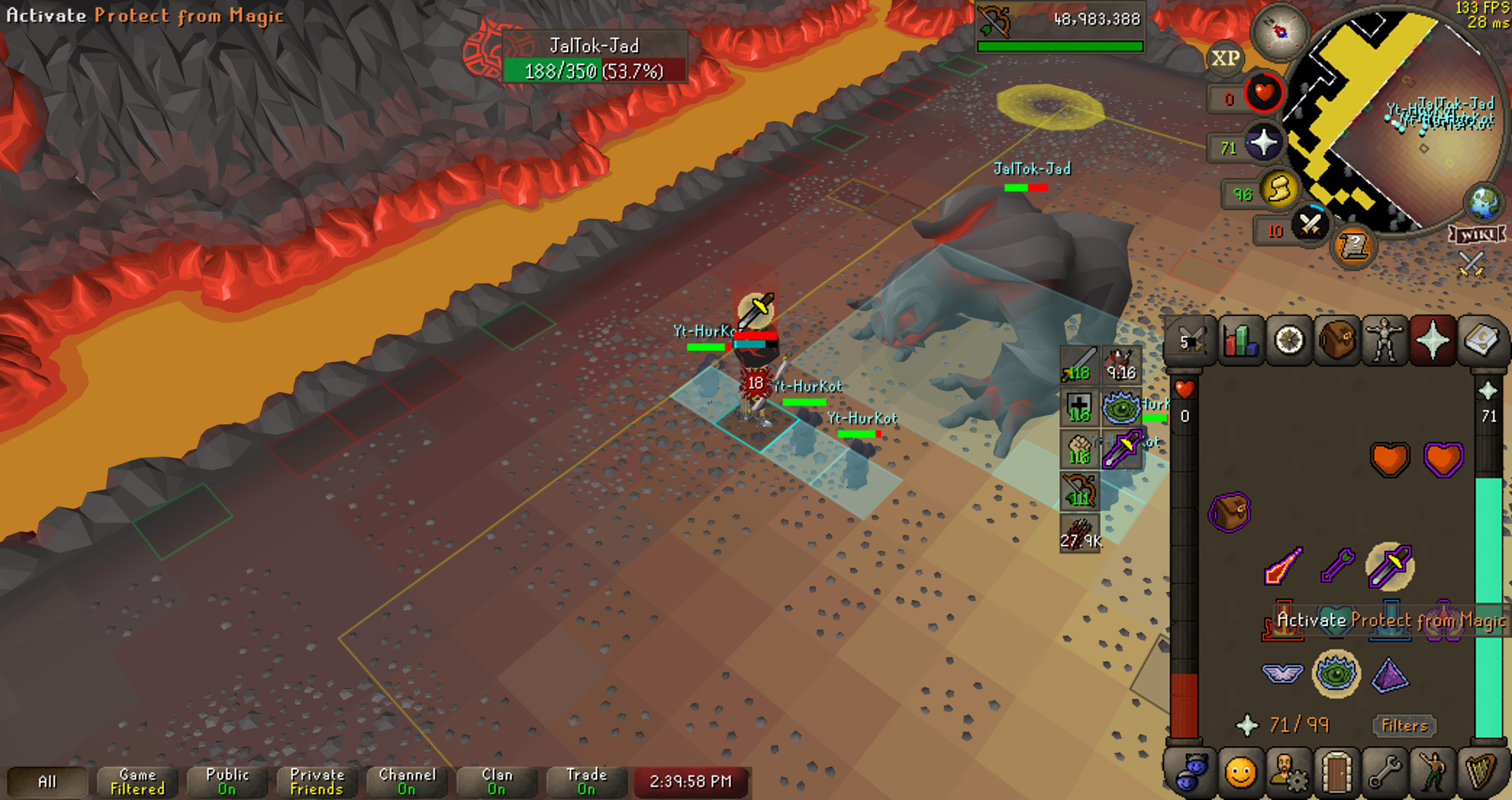The image size is (1512, 800).
Task: Open the Inventory backpack tab
Action: tap(1337, 341)
